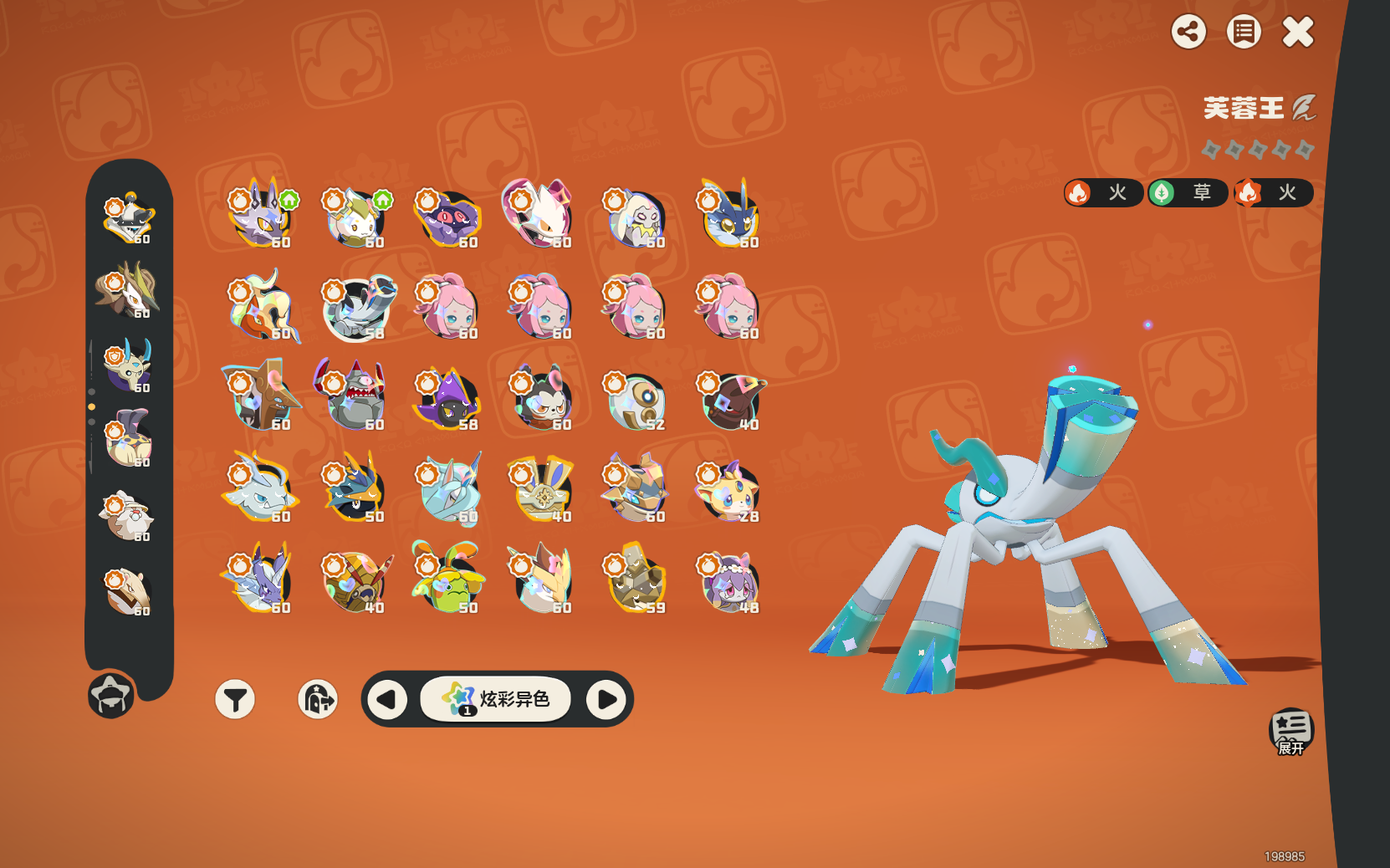This screenshot has width=1390, height=868.
Task: Expand the 展开 details panel
Action: pos(1290,731)
